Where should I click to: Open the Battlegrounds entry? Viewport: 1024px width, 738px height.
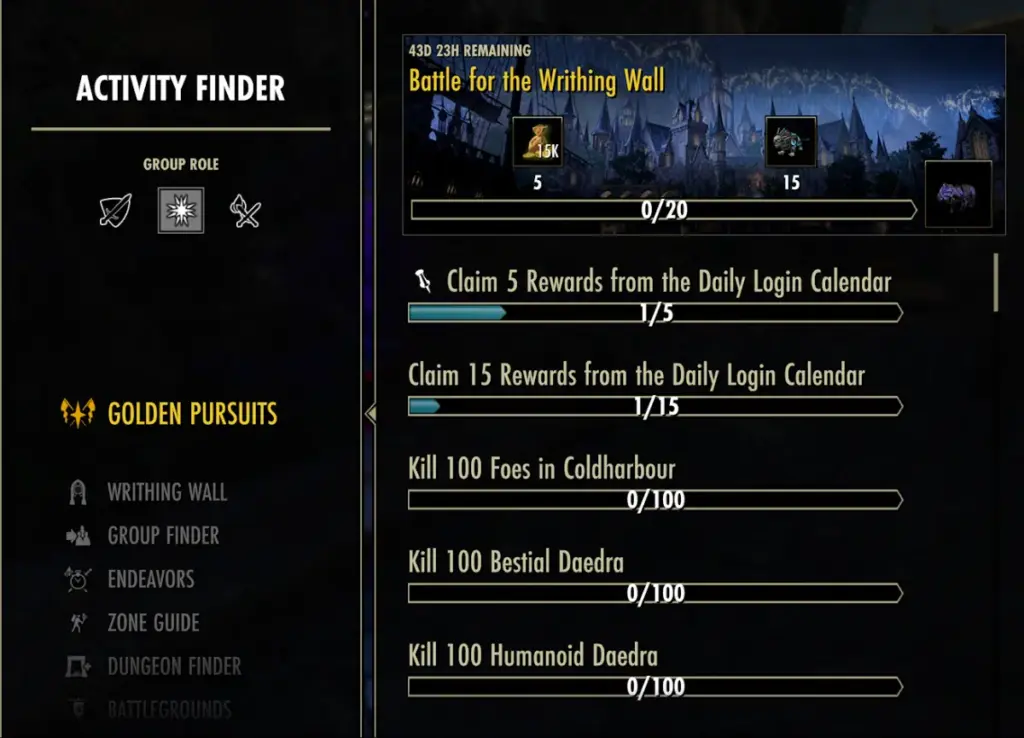click(x=169, y=709)
